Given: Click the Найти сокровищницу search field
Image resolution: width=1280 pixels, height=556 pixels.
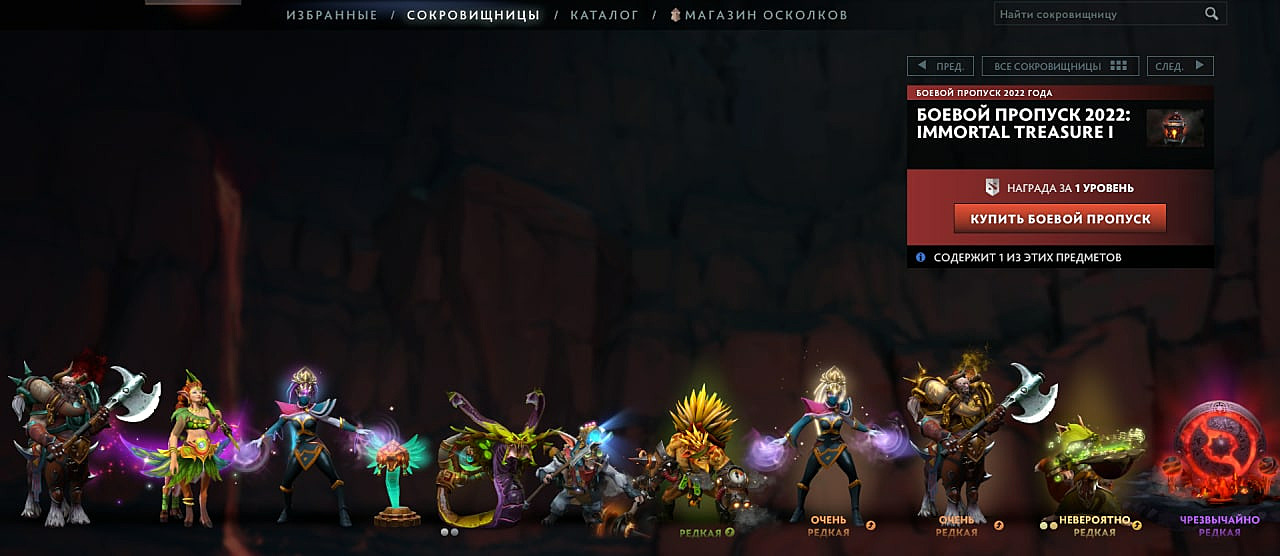Looking at the screenshot, I should [1096, 14].
